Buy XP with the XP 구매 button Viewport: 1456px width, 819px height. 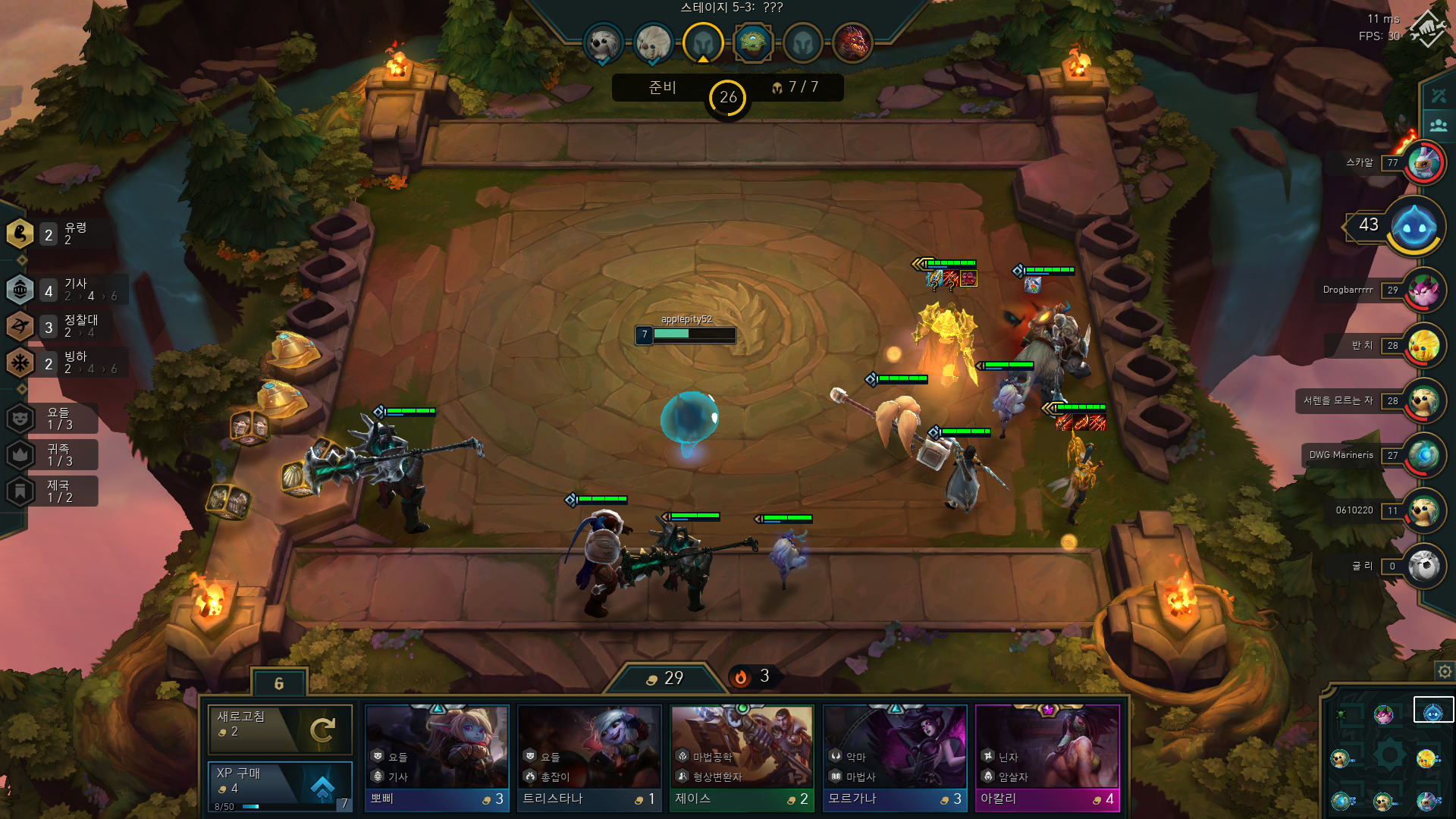pyautogui.click(x=280, y=785)
